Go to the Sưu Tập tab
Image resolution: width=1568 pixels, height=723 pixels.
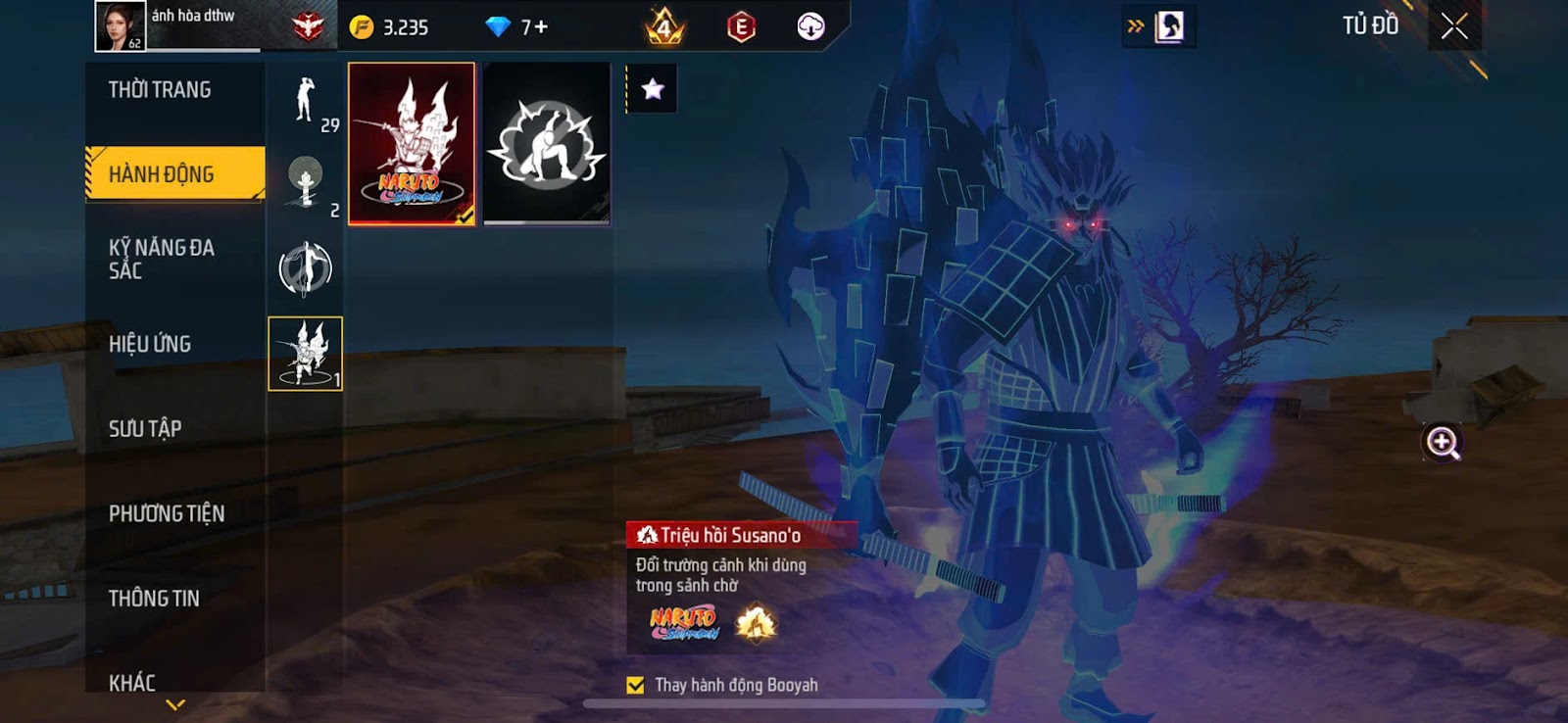tap(145, 428)
